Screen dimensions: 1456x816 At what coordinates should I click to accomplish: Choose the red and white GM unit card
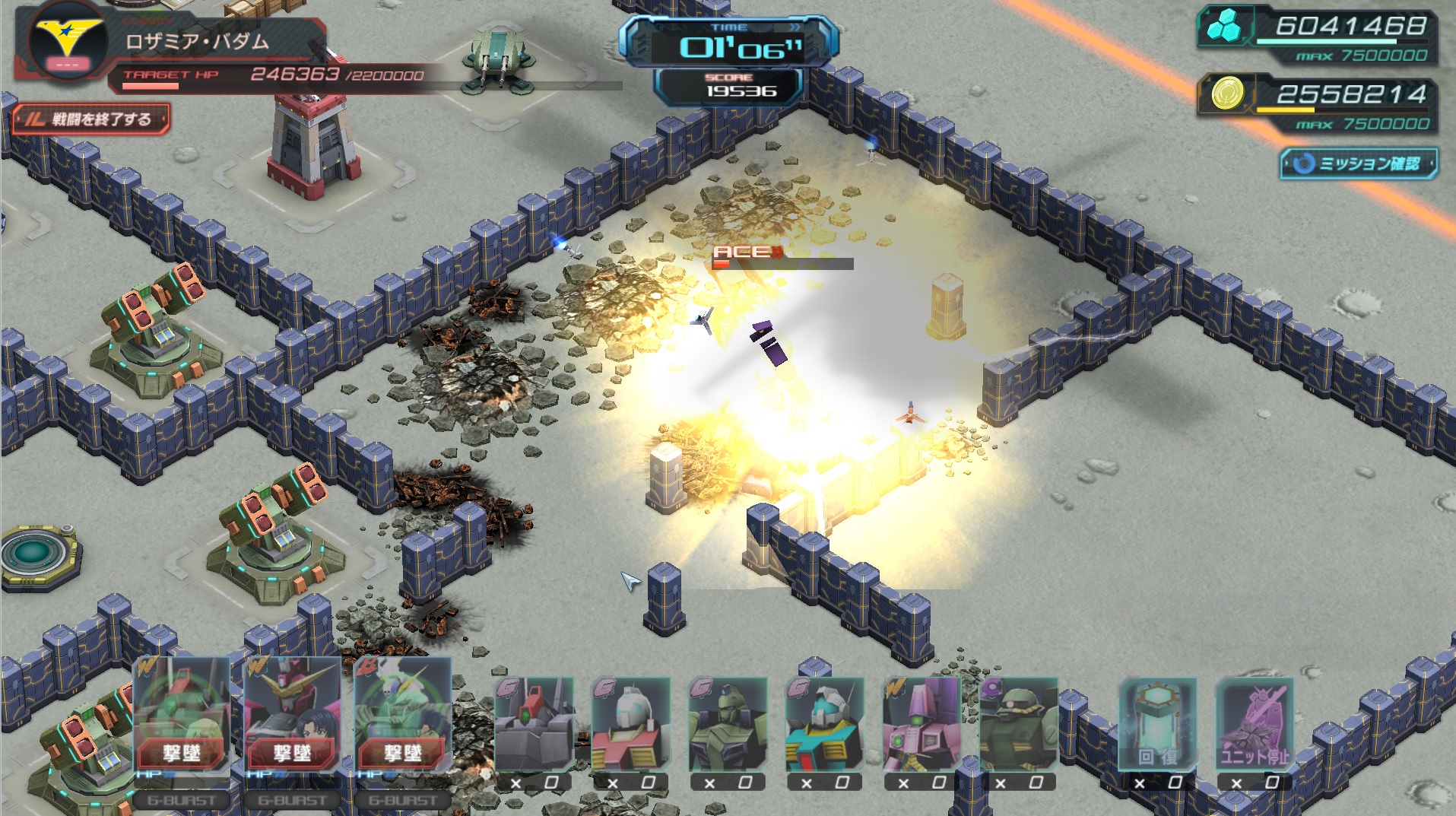tap(630, 726)
